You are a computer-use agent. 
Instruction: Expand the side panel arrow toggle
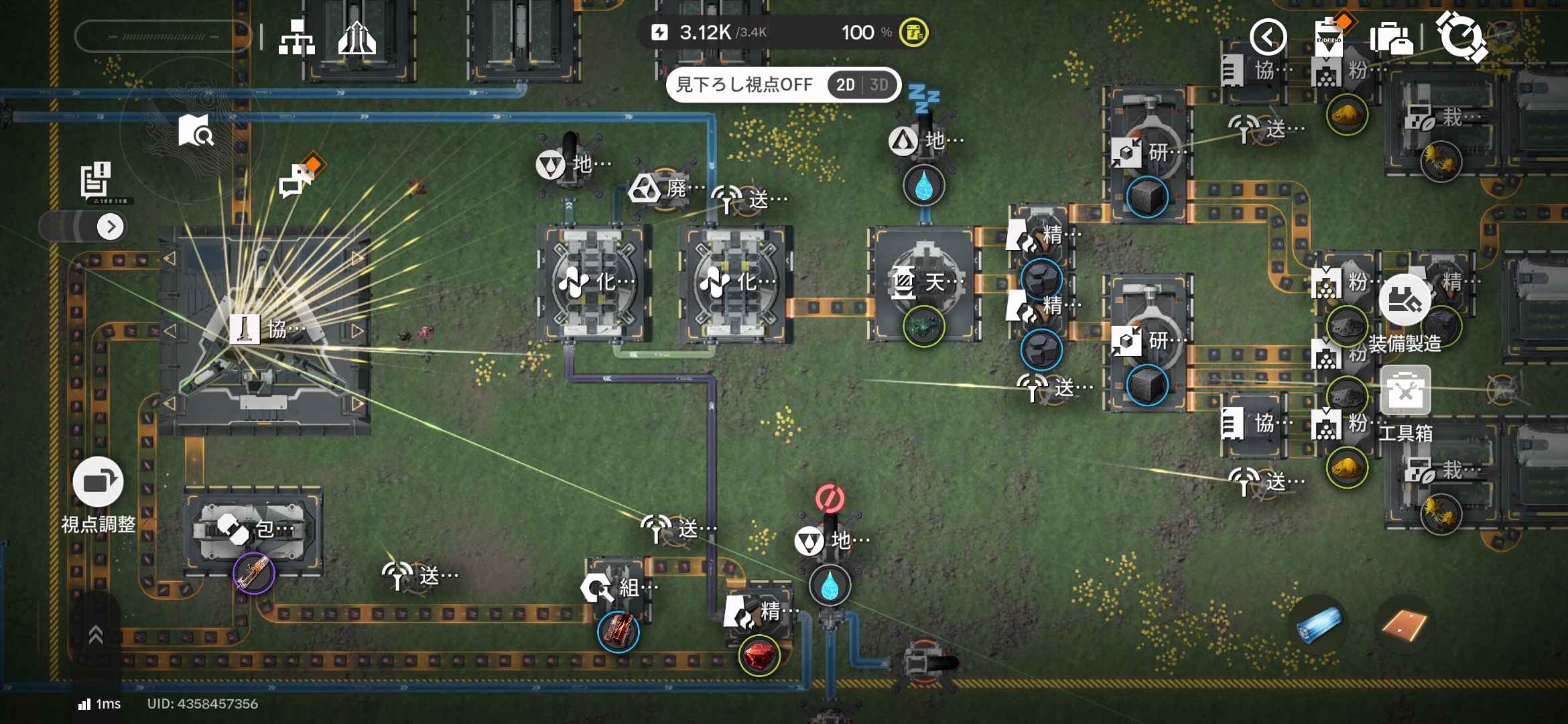(x=111, y=227)
